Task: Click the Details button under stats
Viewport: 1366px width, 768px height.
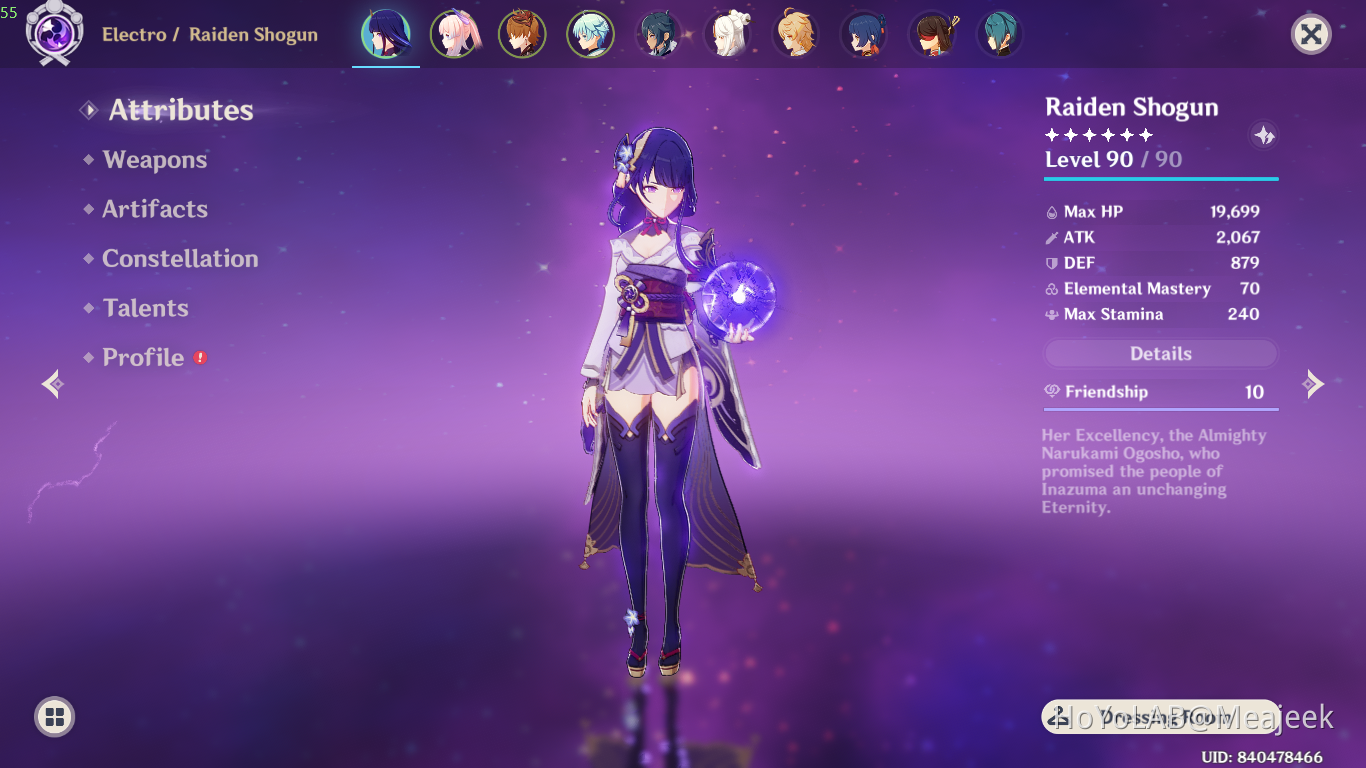Action: (x=1160, y=354)
